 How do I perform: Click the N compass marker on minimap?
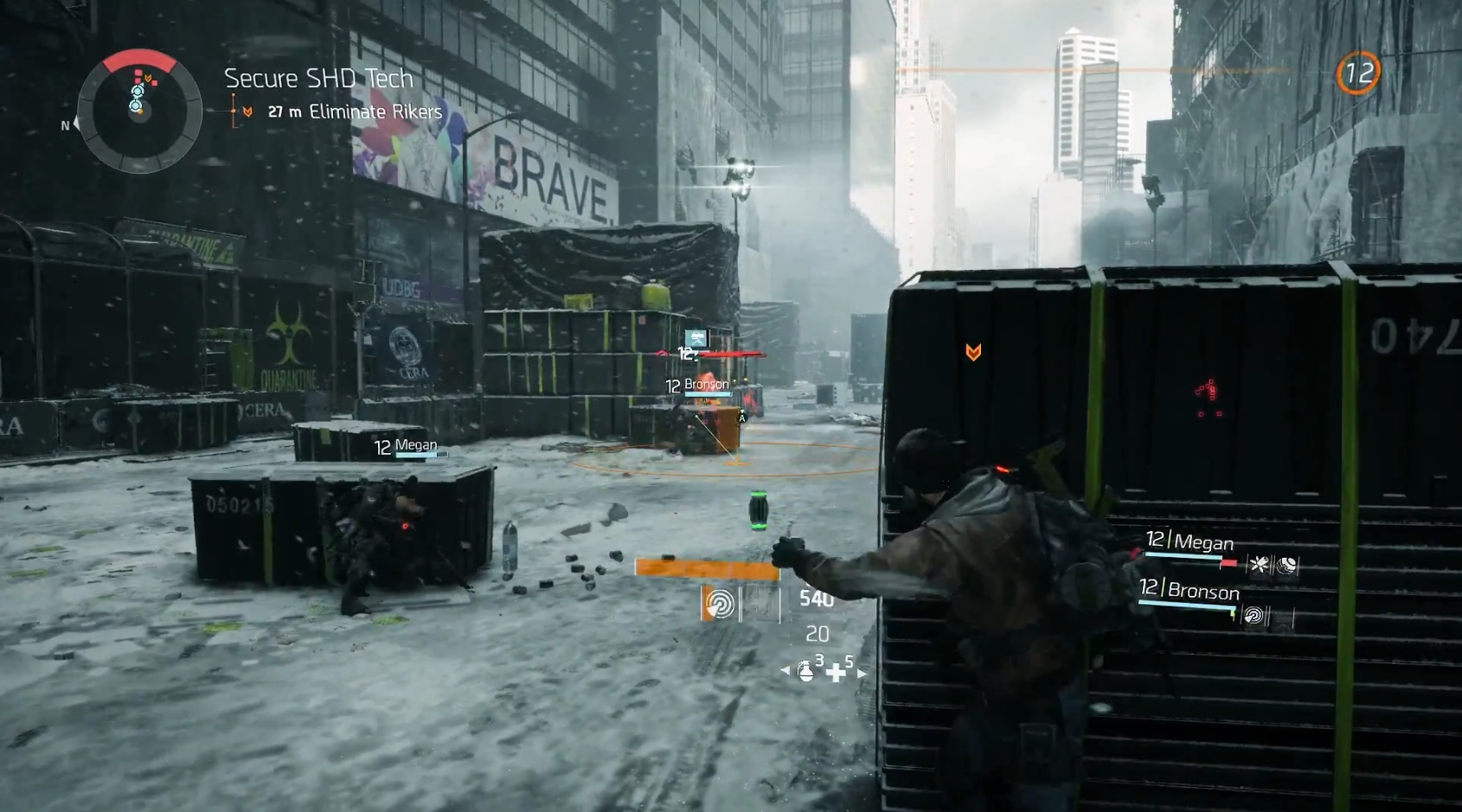pos(64,126)
